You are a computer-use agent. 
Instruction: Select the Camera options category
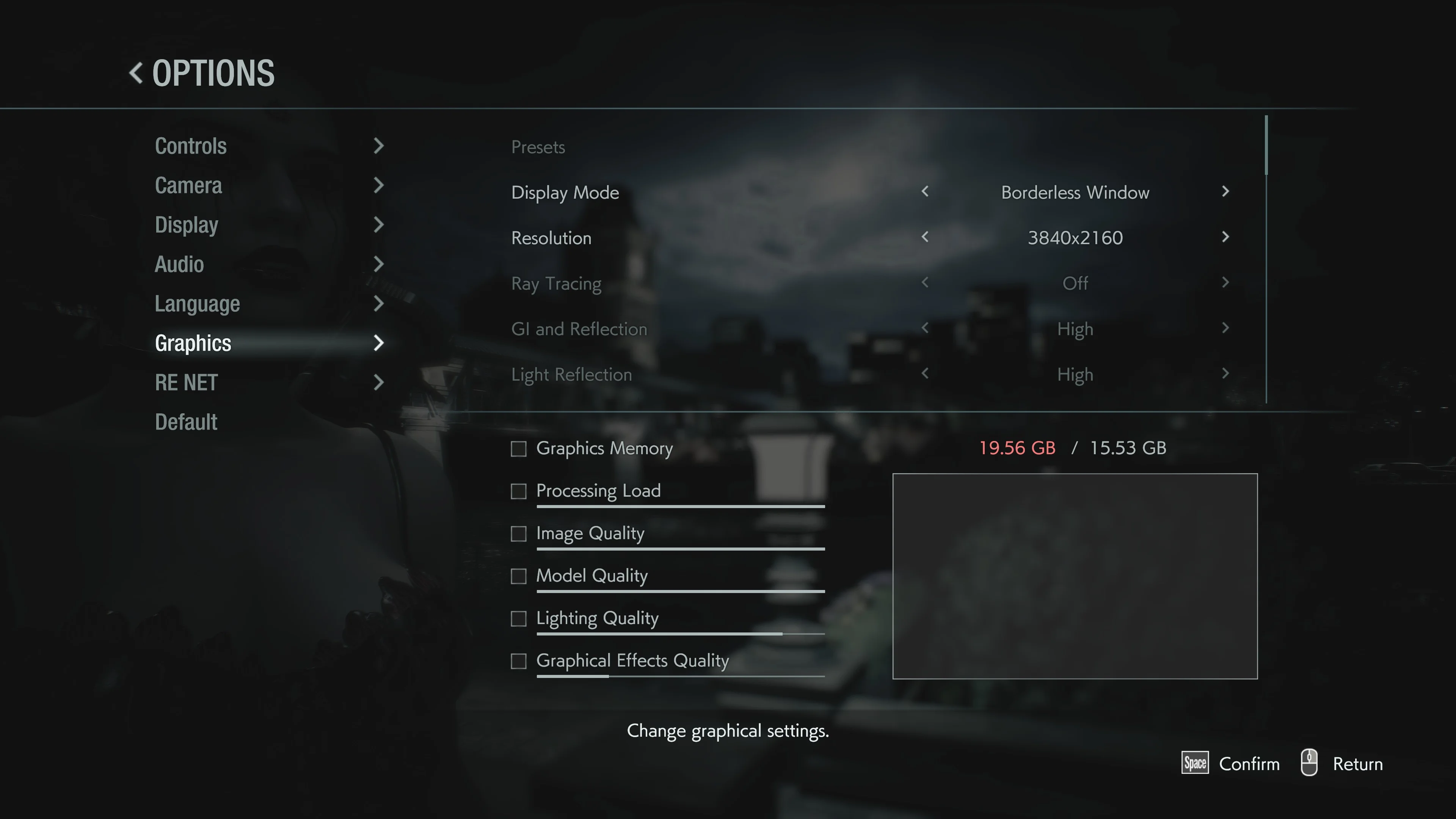coord(188,186)
